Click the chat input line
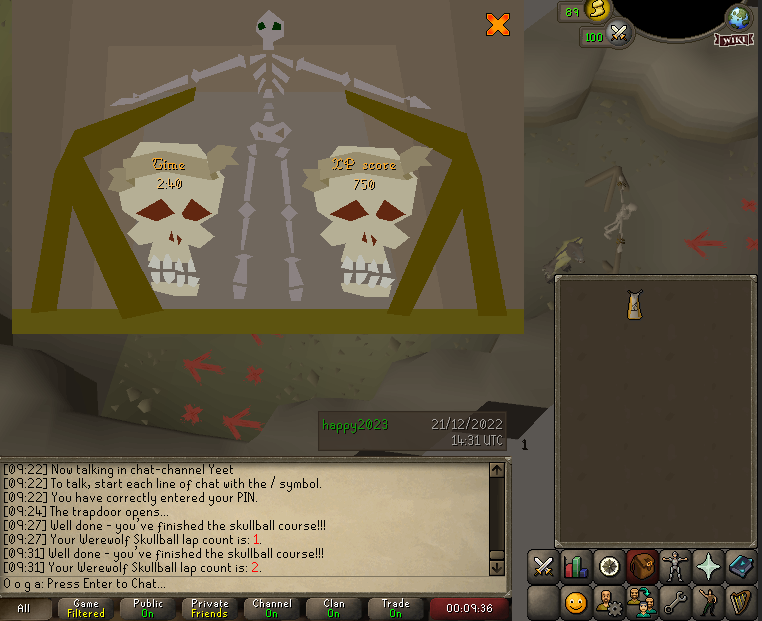The width and height of the screenshot is (762, 621). [250, 583]
